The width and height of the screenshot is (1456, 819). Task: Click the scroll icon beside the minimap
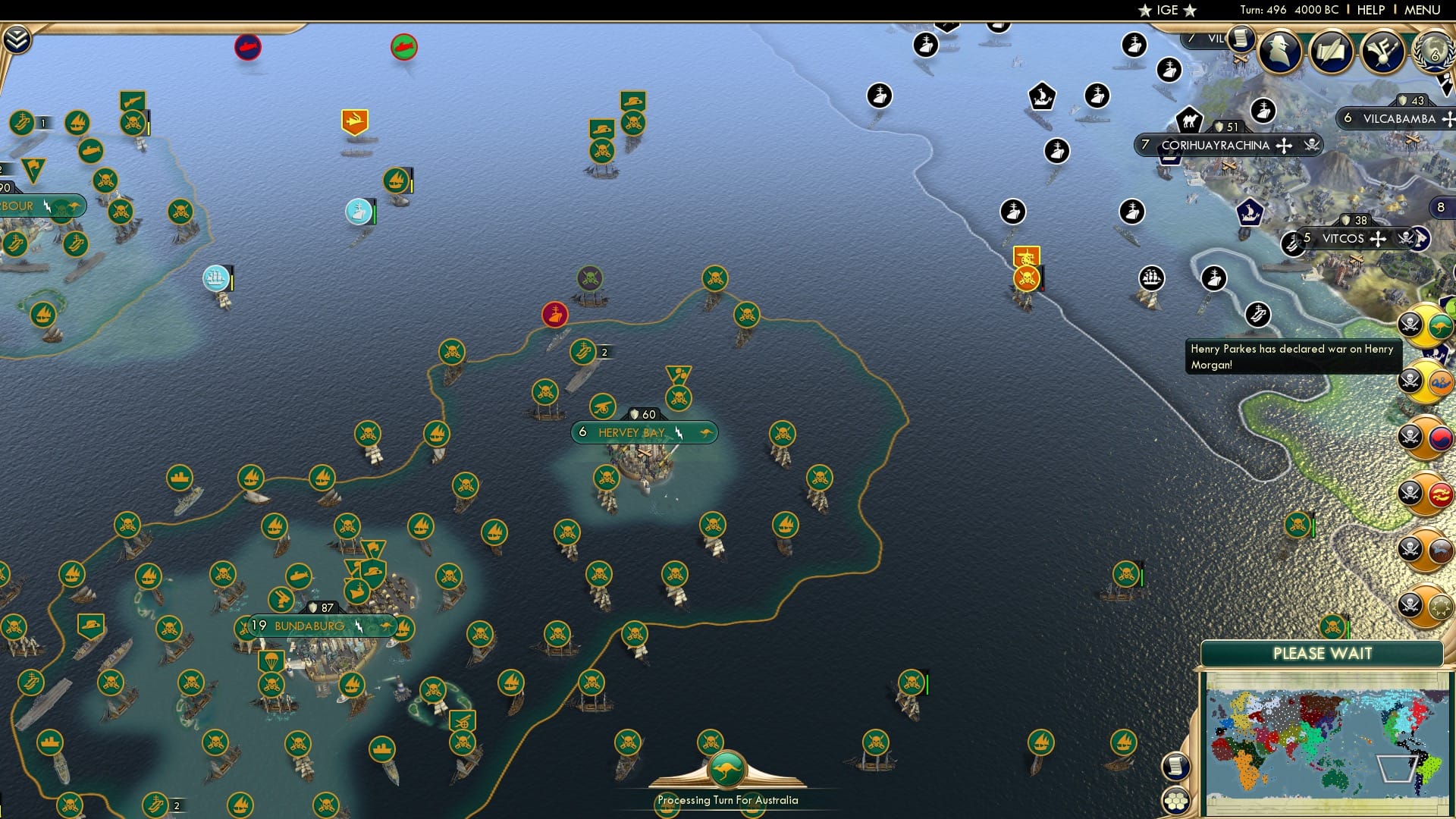click(x=1175, y=766)
